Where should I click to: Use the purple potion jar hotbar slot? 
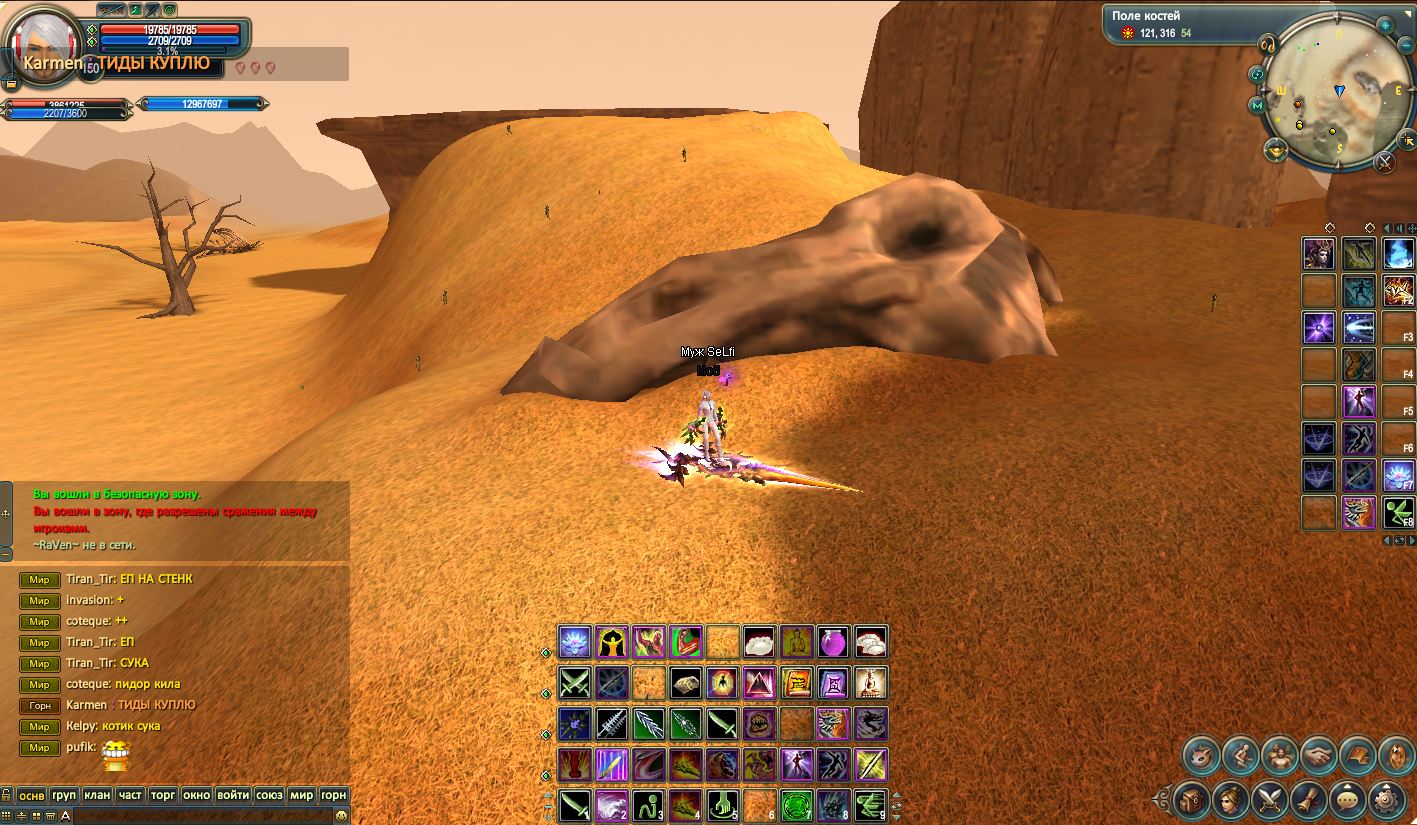point(833,642)
